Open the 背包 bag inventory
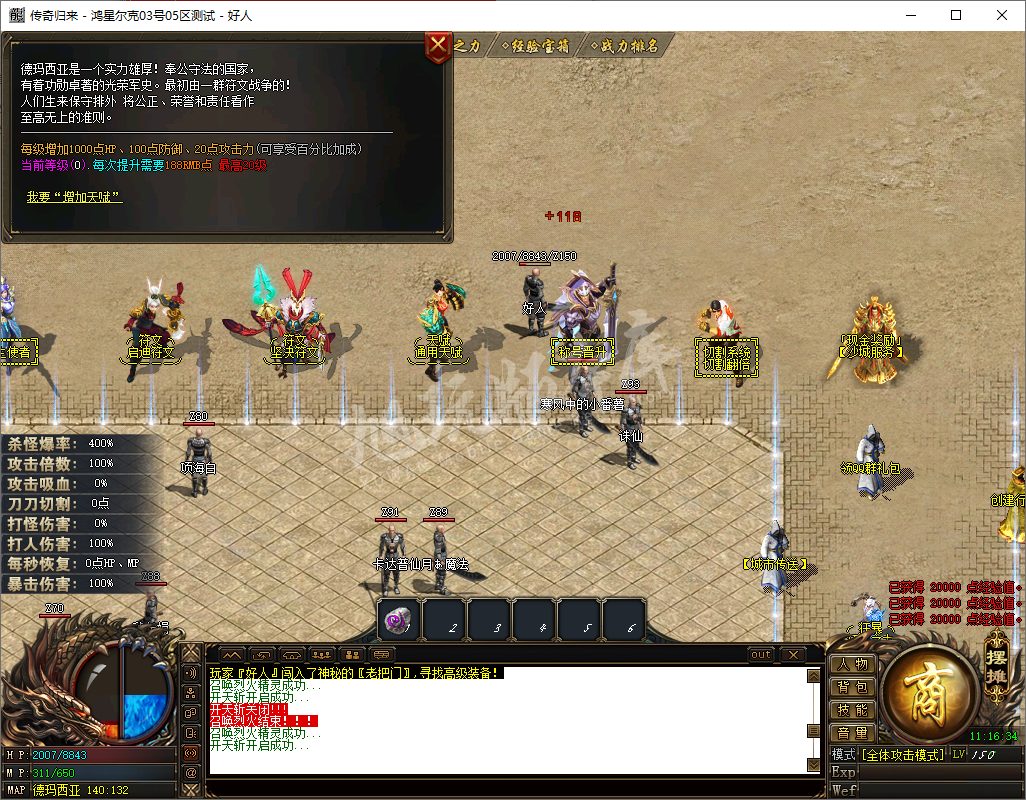 [x=852, y=687]
